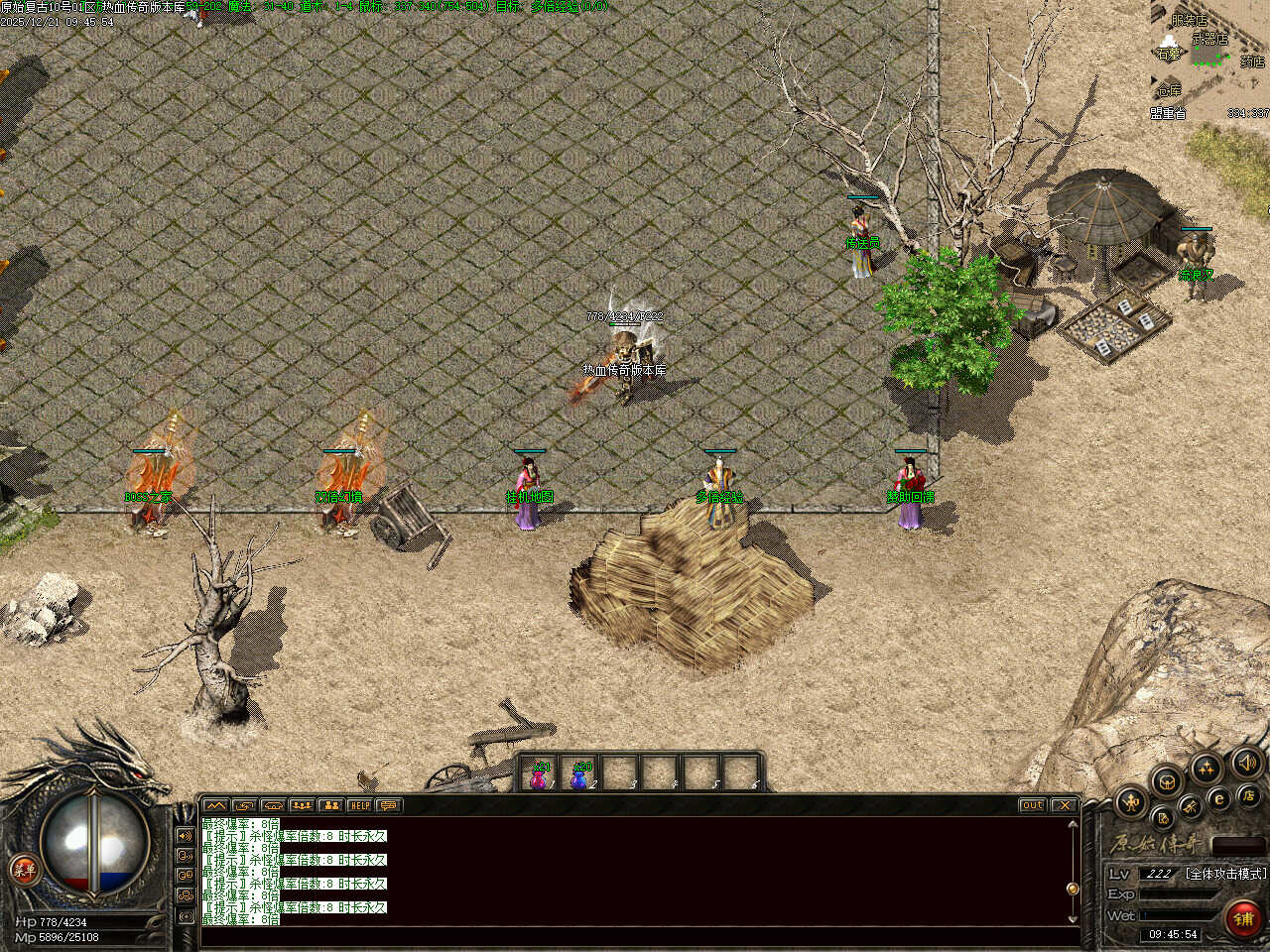This screenshot has height=952, width=1270.
Task: Use the blue potion in slot 2
Action: click(x=580, y=775)
